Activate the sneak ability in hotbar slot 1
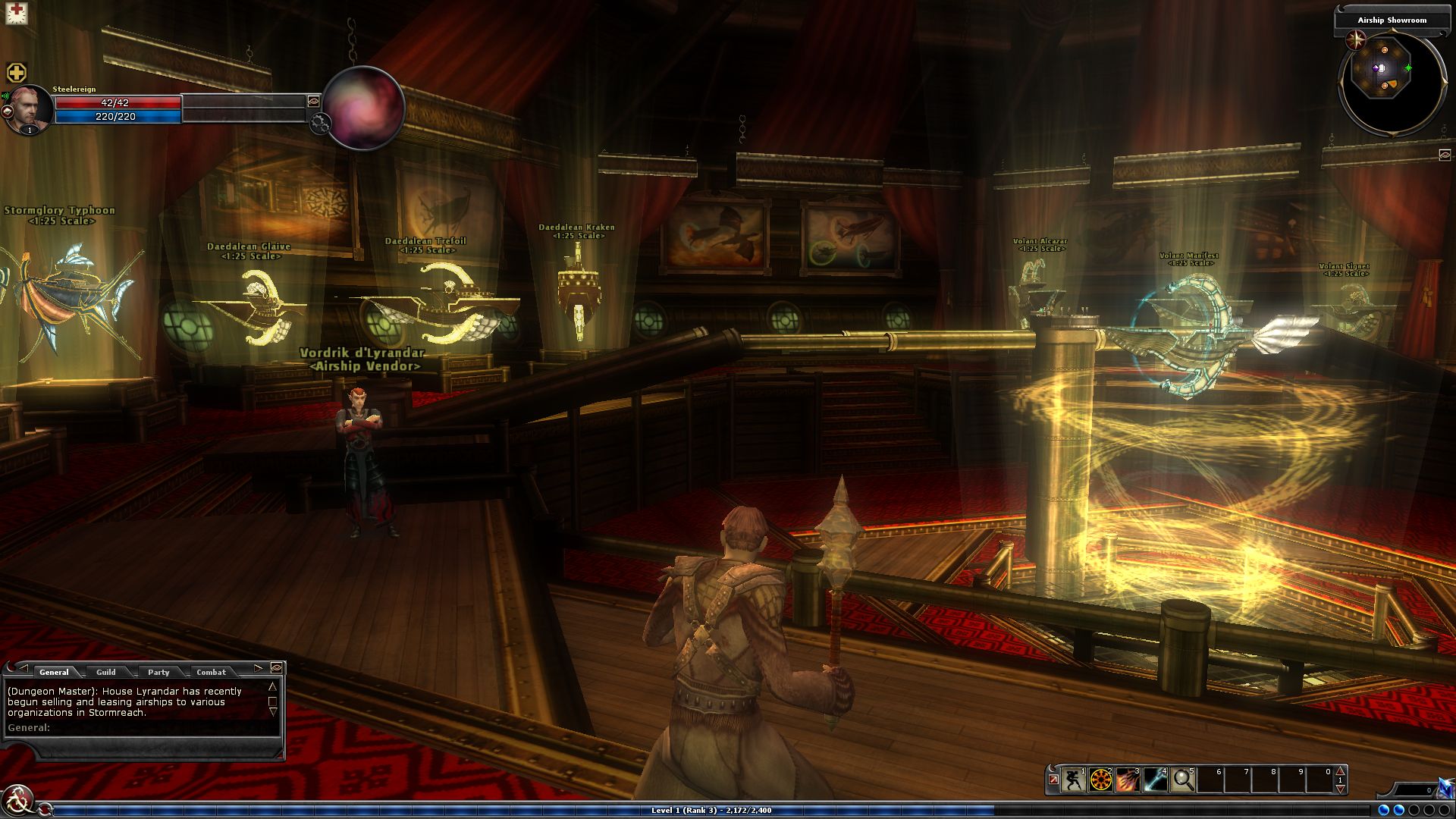1456x819 pixels. coord(1073,780)
